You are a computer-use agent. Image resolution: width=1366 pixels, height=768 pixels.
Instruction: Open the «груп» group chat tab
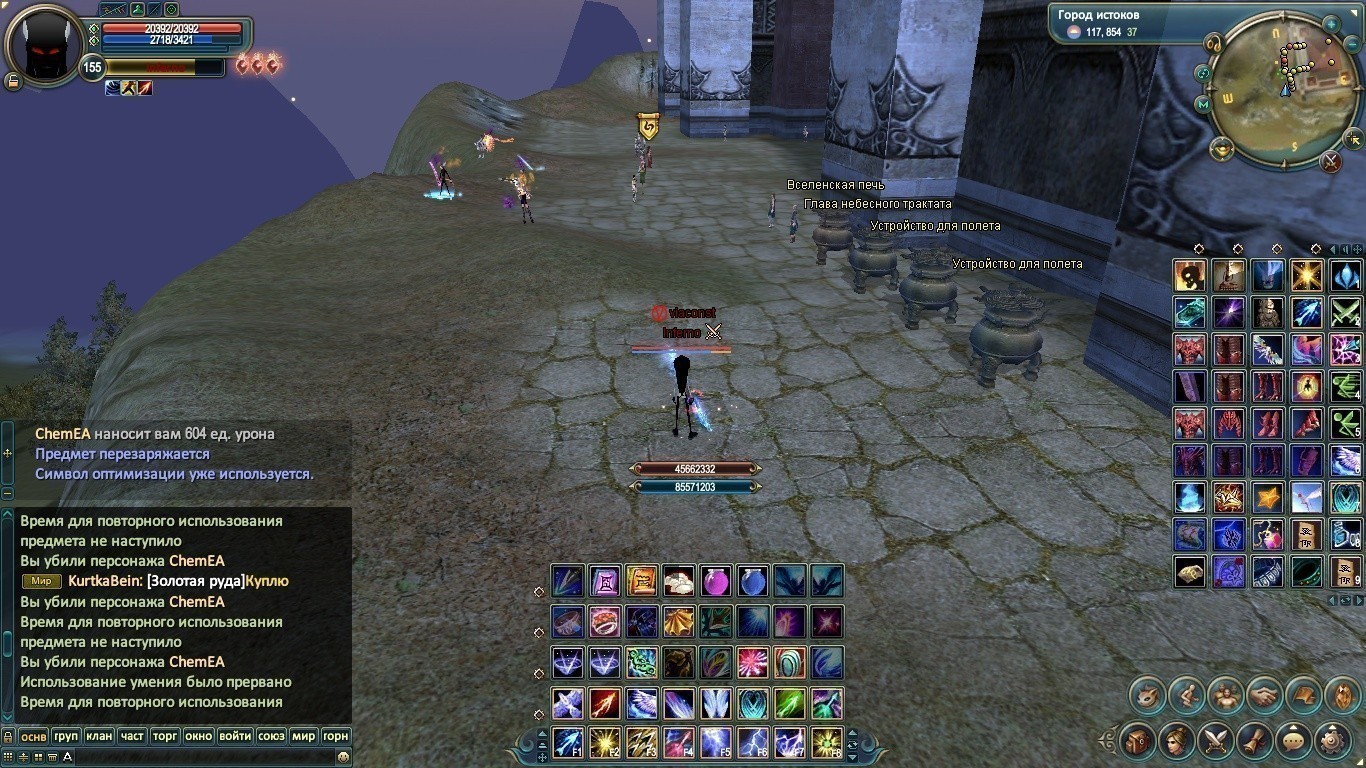tap(66, 736)
